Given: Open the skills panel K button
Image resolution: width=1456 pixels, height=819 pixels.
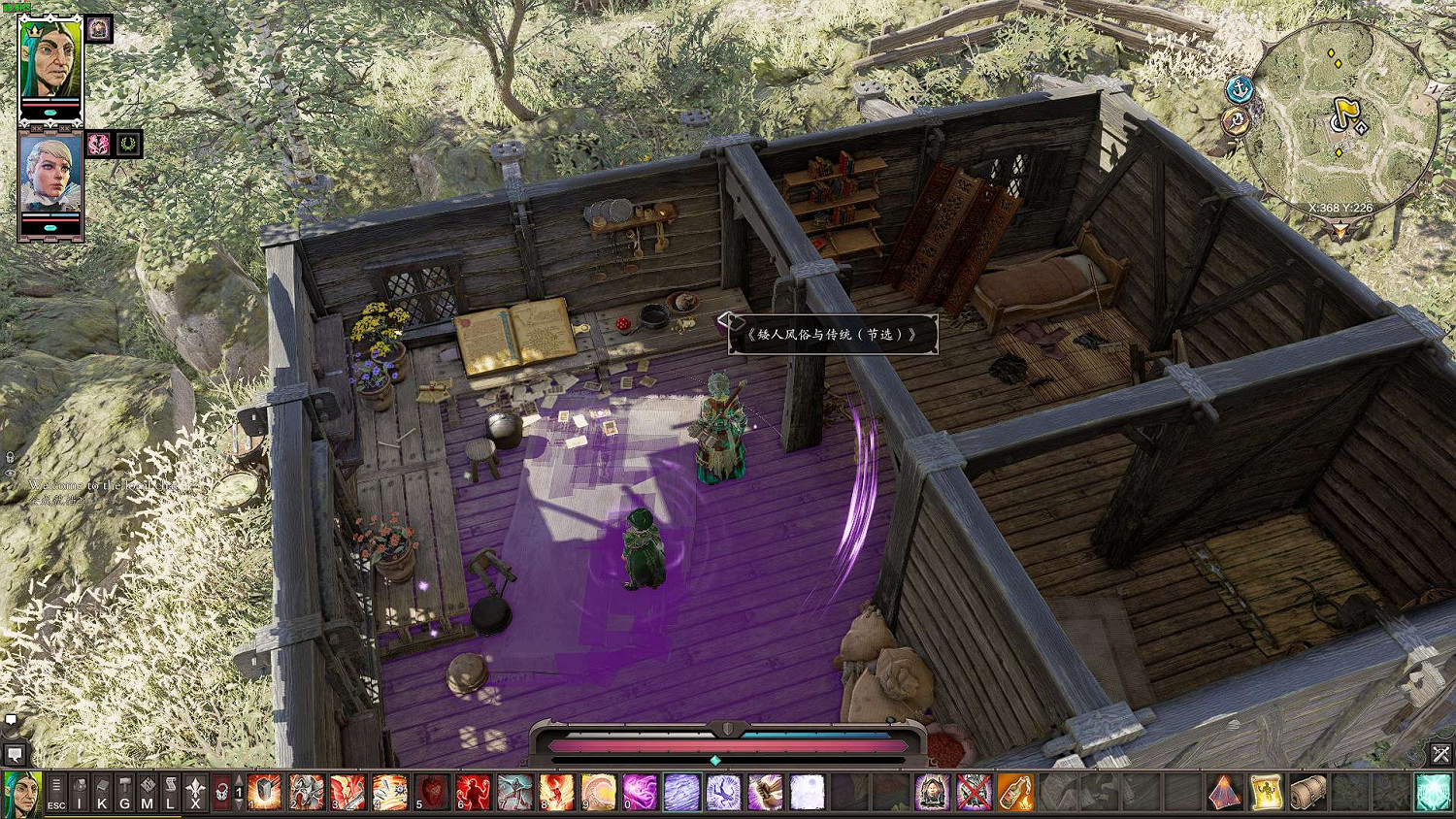Looking at the screenshot, I should click(x=102, y=793).
